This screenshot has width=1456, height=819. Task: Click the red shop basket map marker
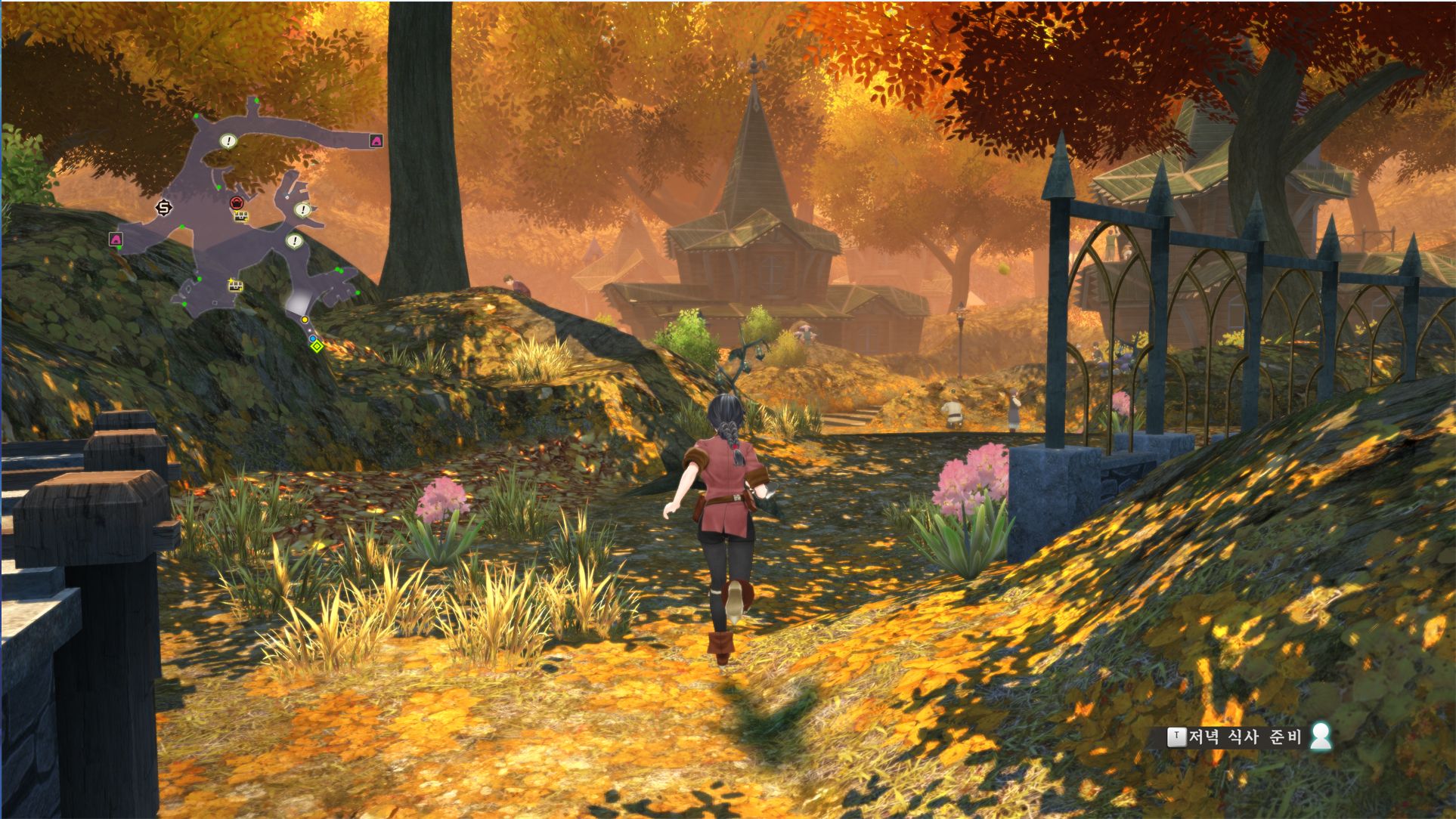(x=237, y=202)
